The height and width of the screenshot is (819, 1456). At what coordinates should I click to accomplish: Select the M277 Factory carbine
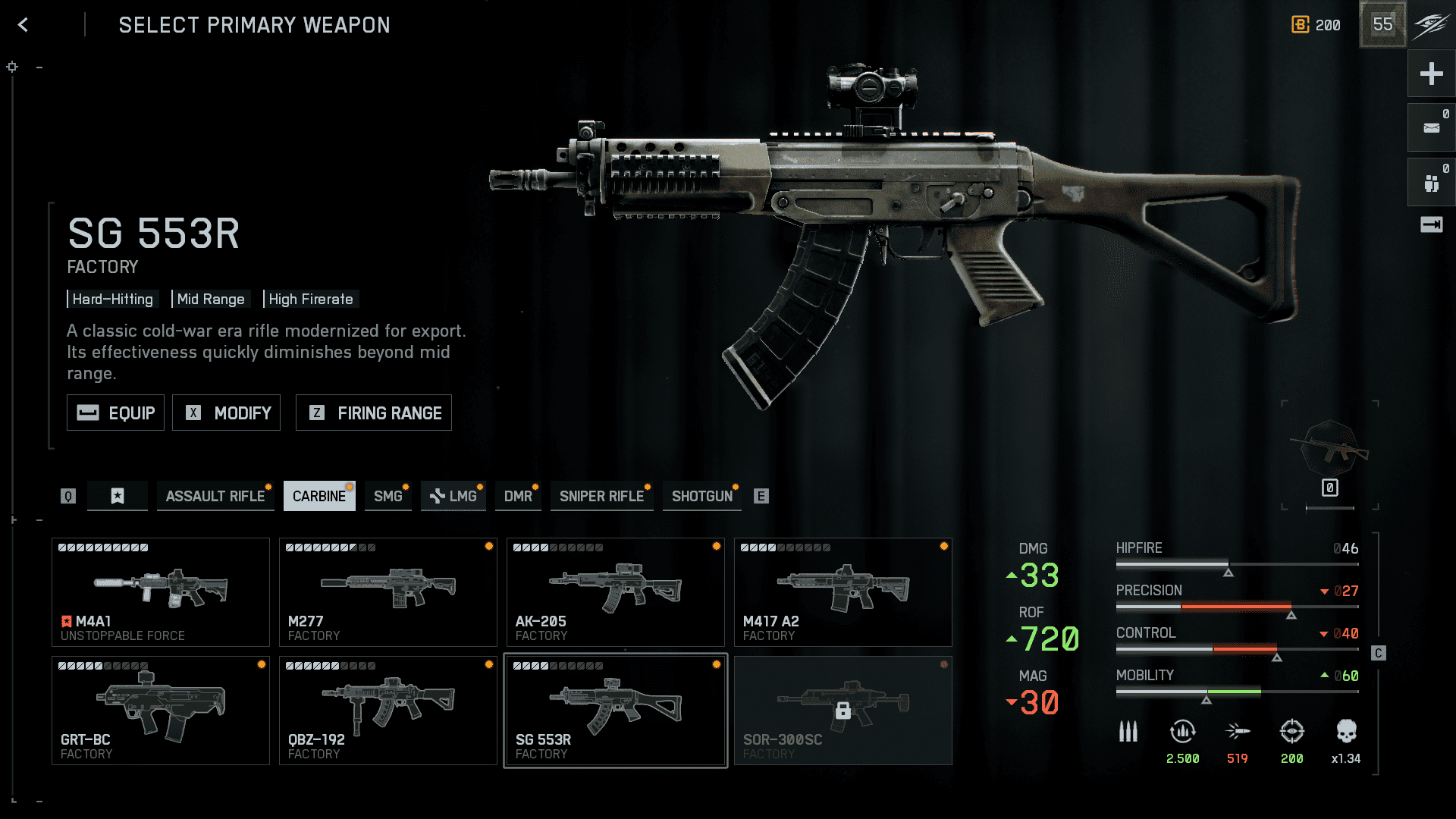click(388, 592)
